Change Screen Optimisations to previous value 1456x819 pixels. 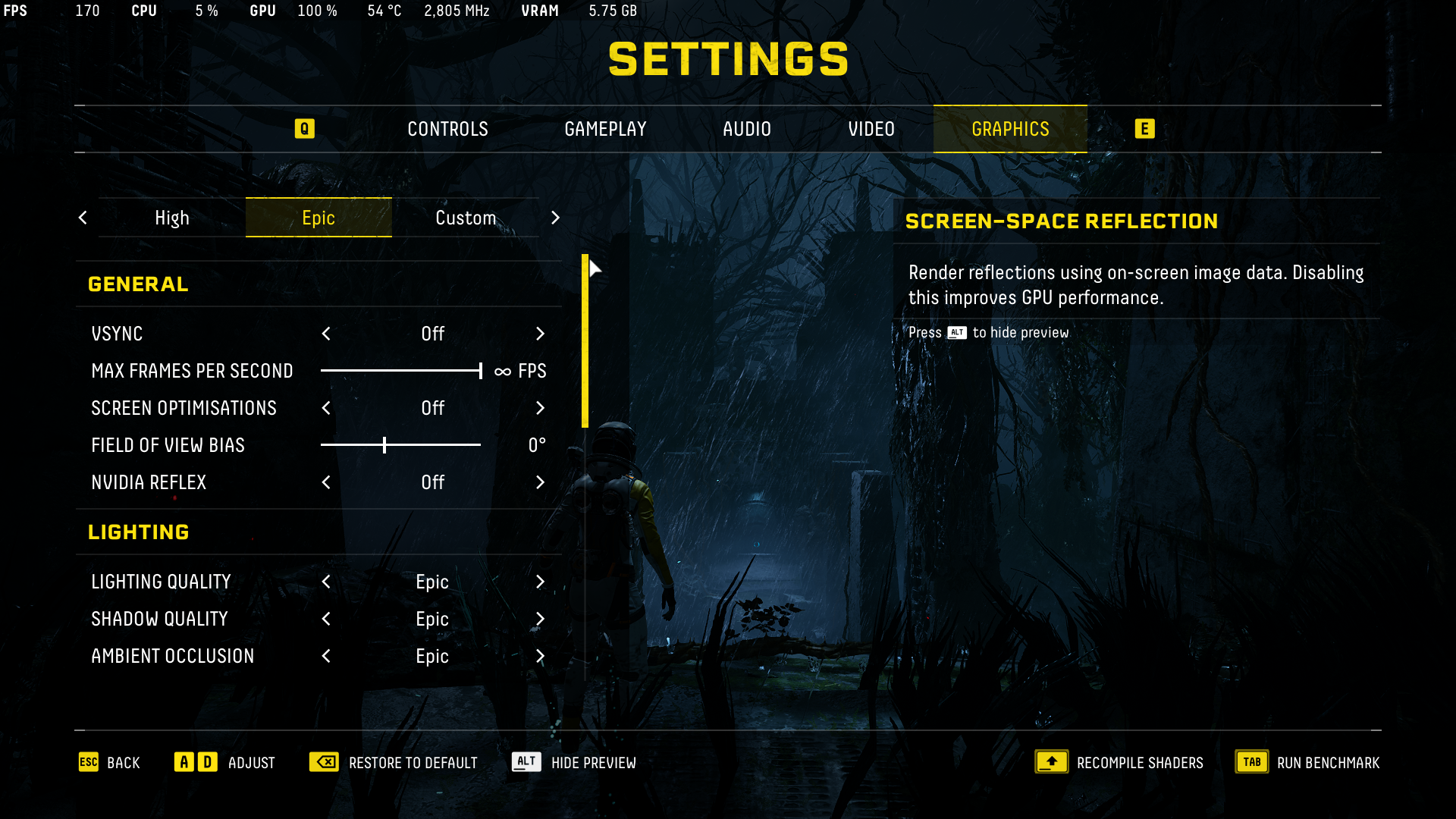click(x=326, y=408)
